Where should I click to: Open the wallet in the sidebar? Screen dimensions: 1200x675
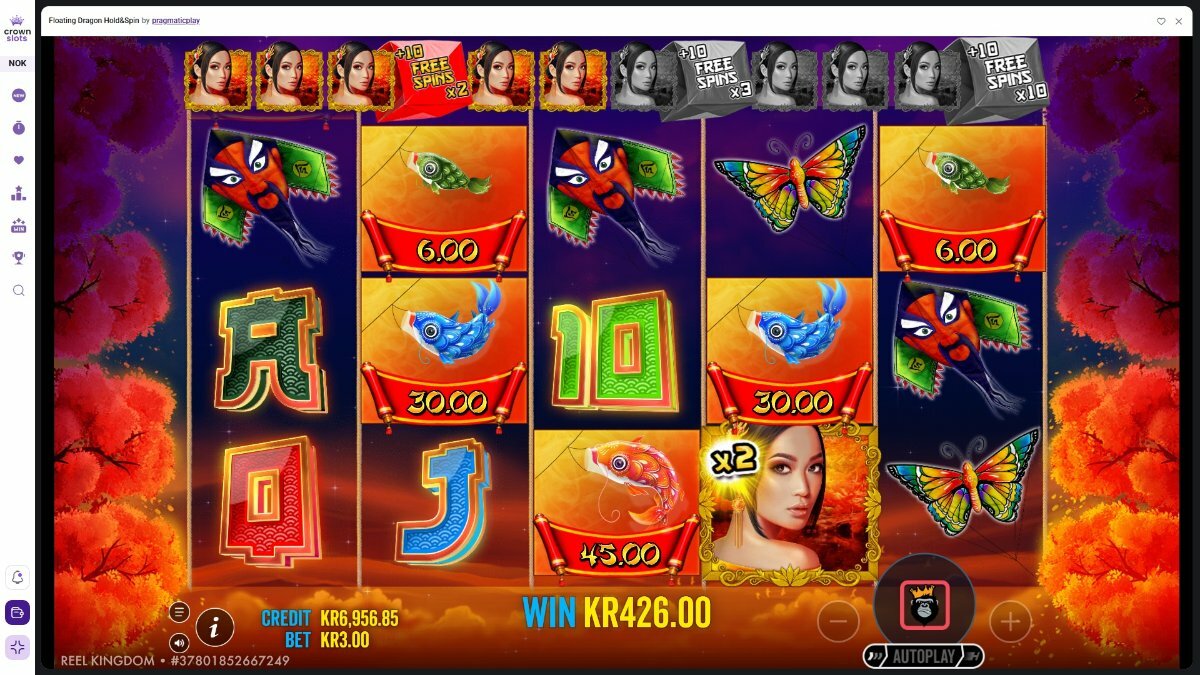(x=18, y=612)
